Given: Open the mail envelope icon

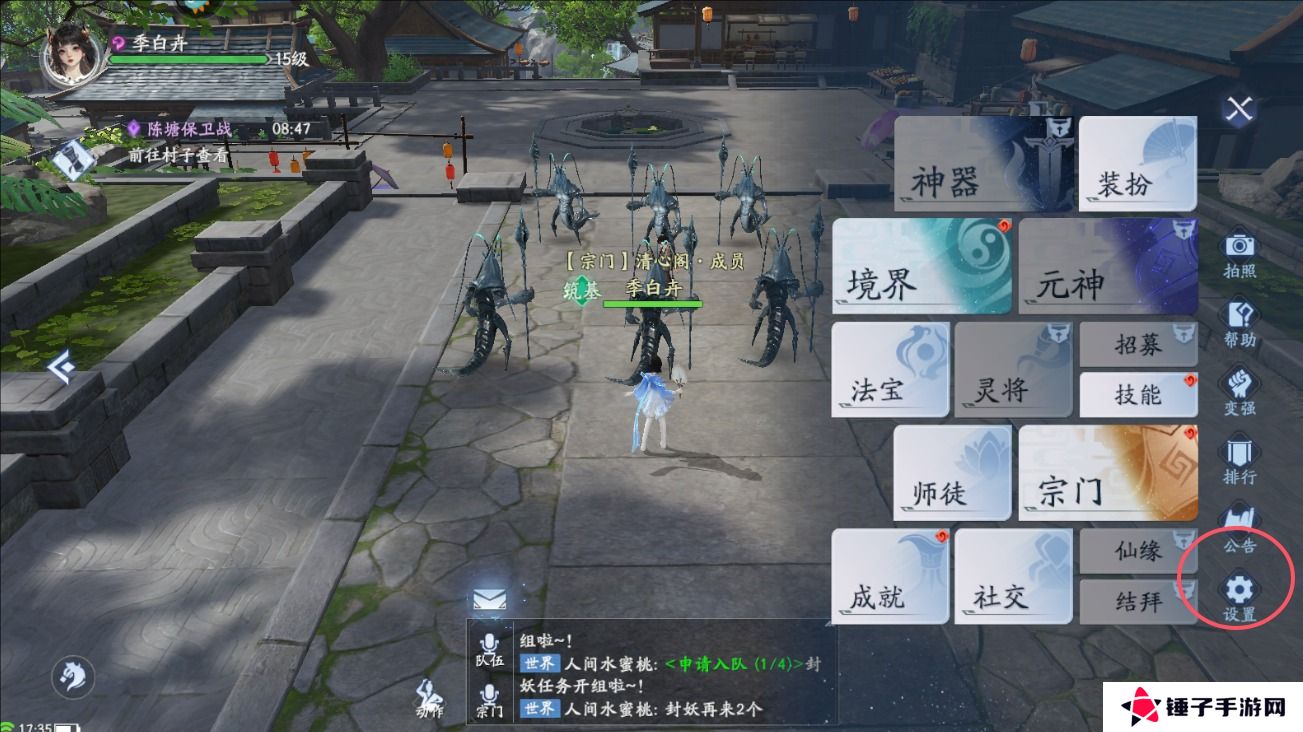Looking at the screenshot, I should (x=489, y=601).
